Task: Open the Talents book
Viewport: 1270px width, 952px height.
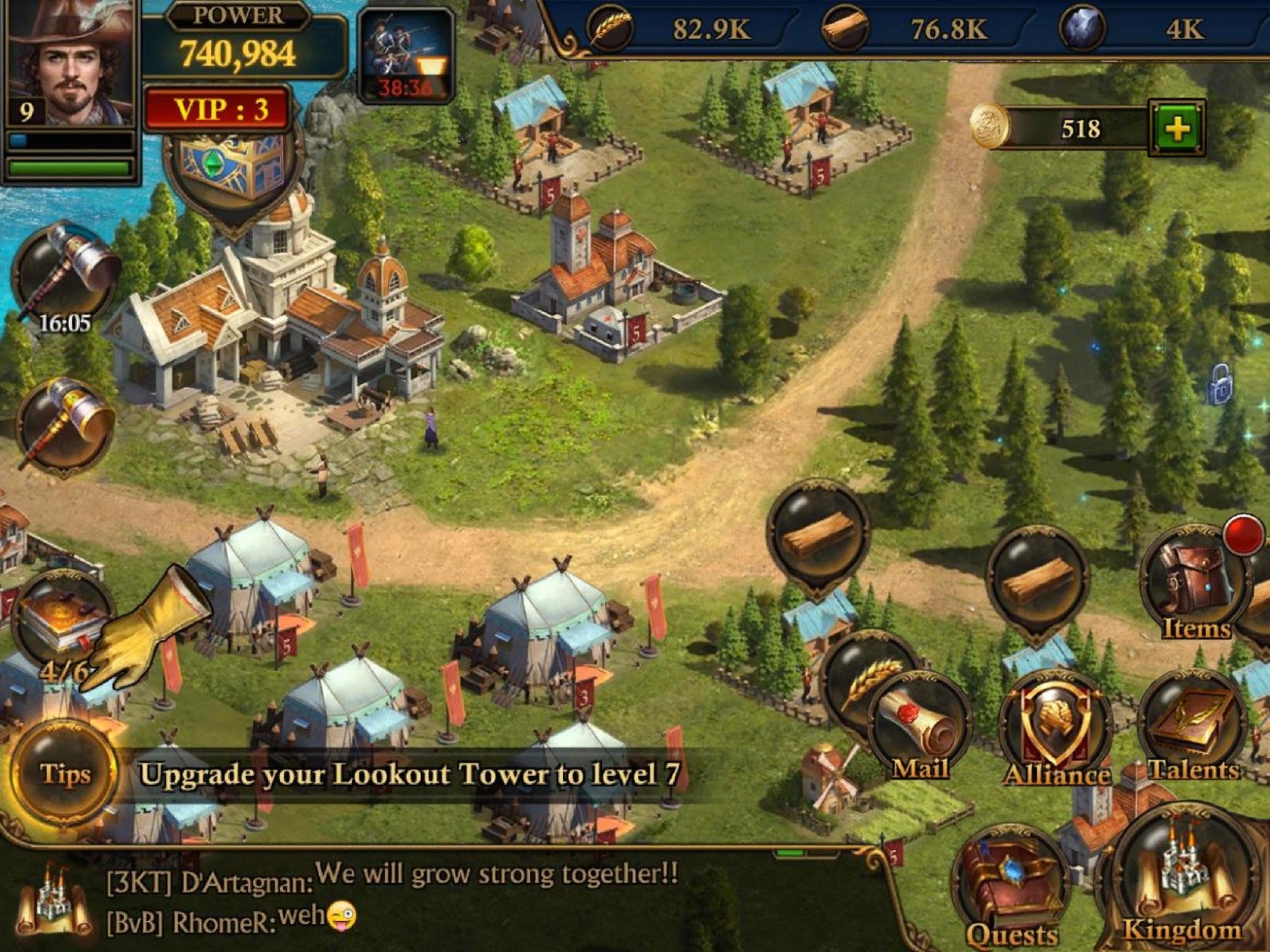Action: click(1193, 728)
